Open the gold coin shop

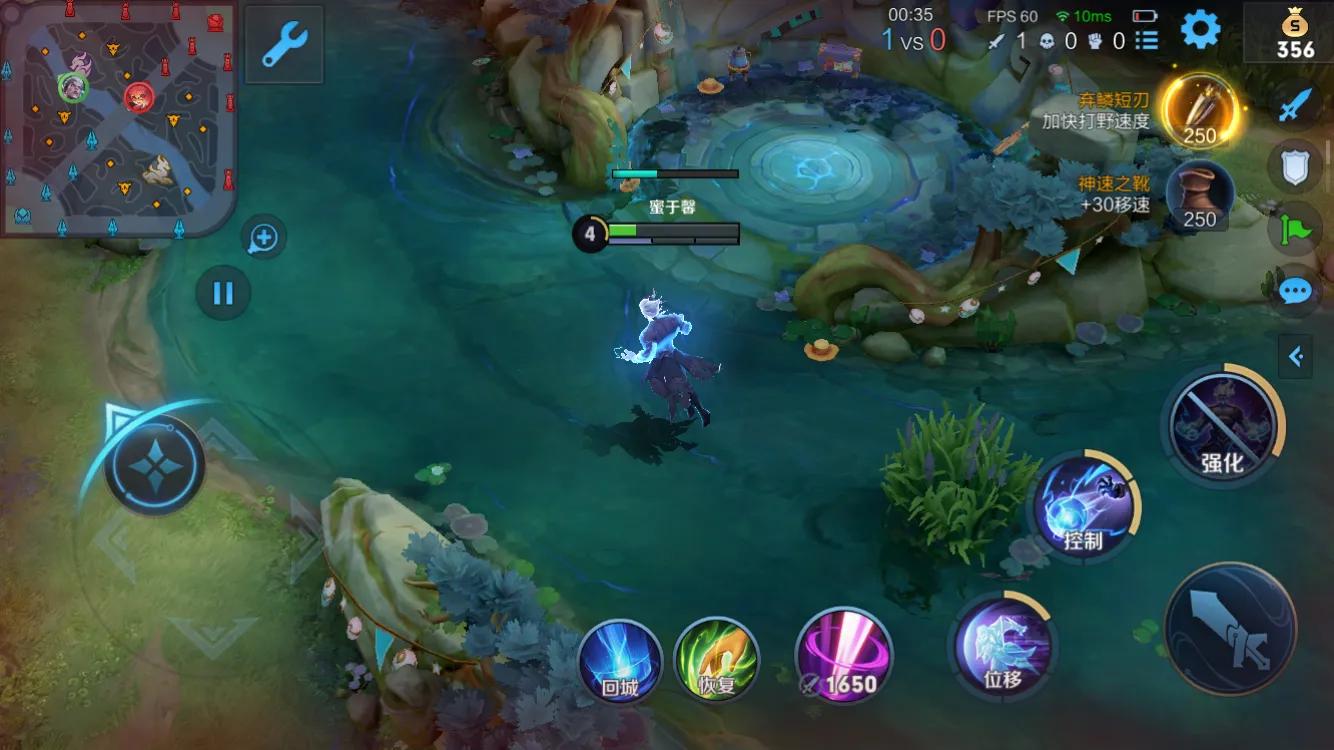[x=1294, y=33]
